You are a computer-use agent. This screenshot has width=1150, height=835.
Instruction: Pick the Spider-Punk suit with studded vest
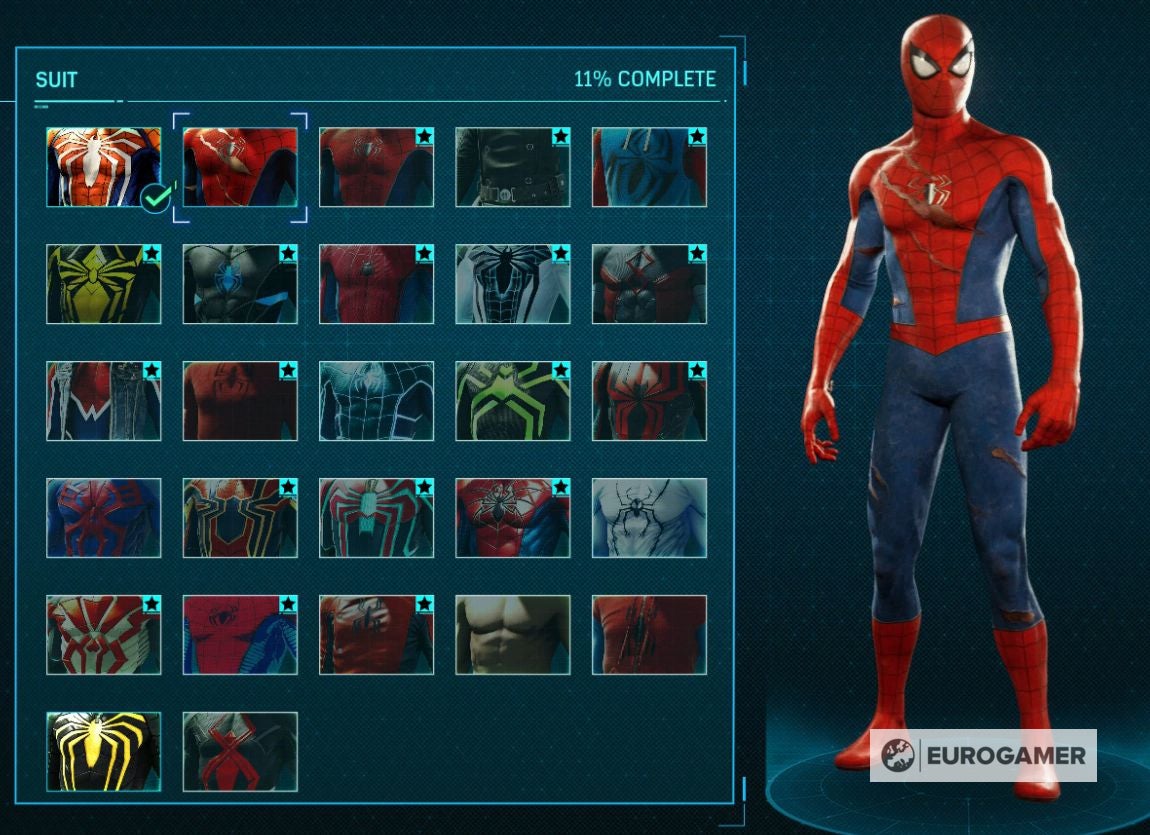tap(103, 401)
